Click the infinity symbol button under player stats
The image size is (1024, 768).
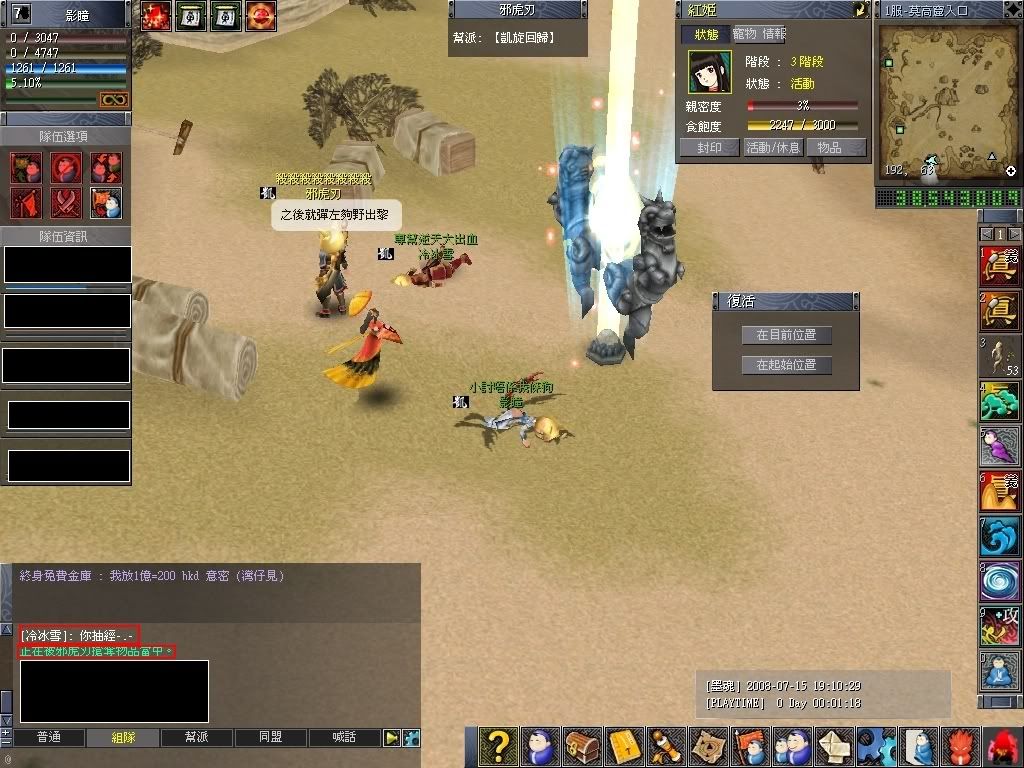point(112,99)
